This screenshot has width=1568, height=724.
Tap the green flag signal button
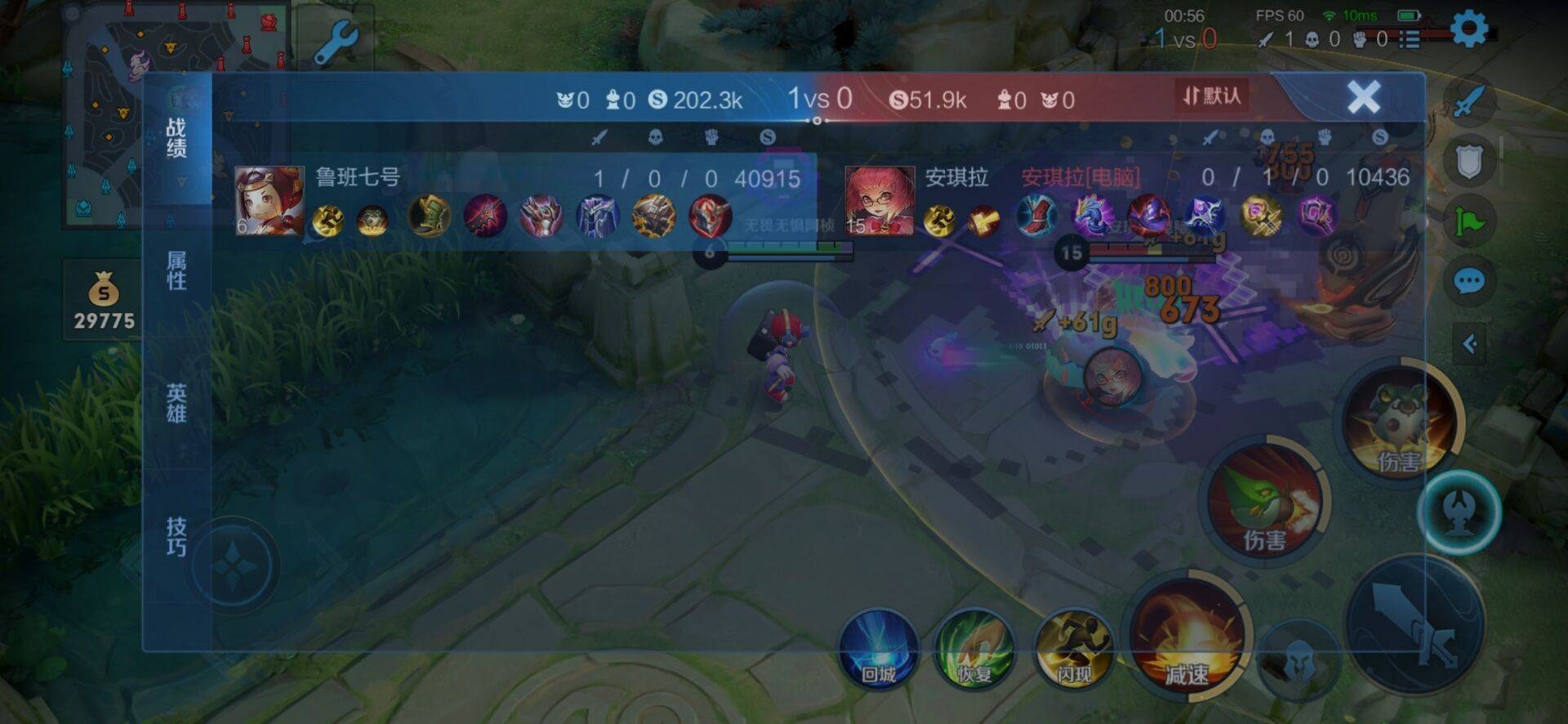tap(1469, 221)
